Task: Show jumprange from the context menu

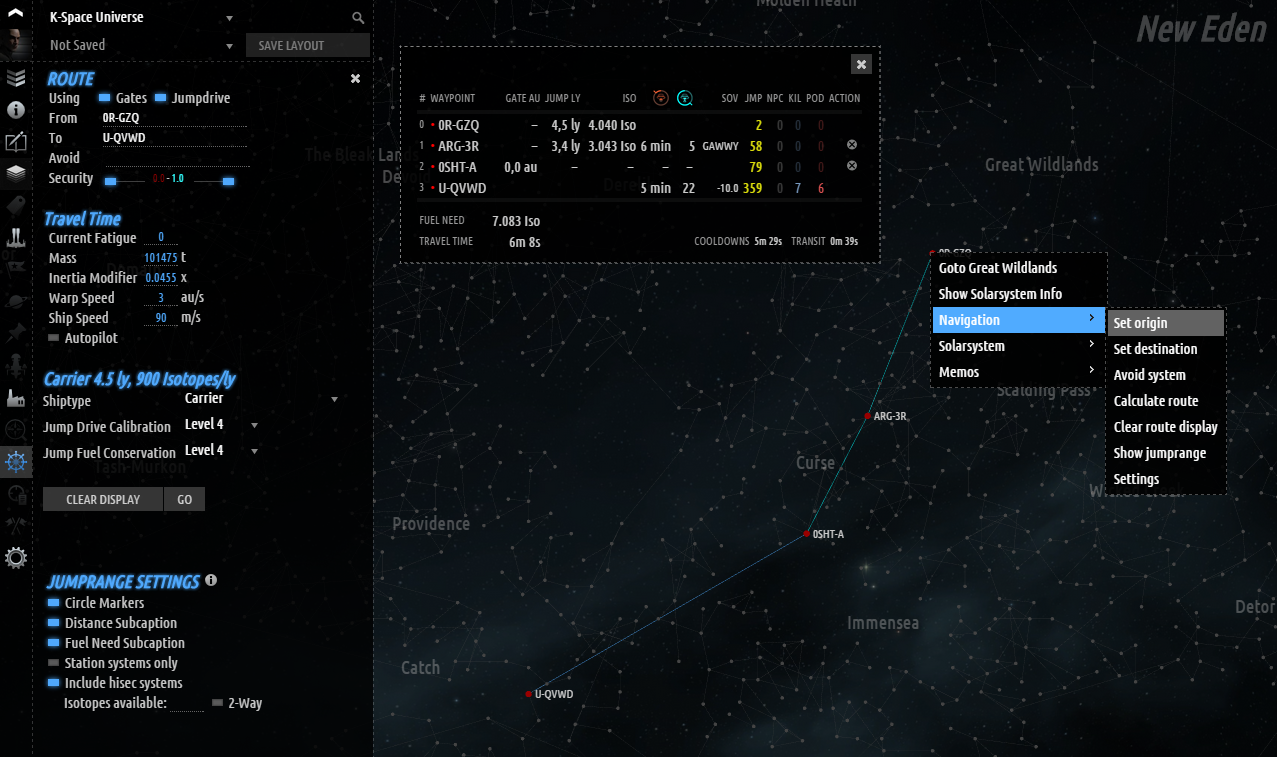Action: click(1159, 453)
